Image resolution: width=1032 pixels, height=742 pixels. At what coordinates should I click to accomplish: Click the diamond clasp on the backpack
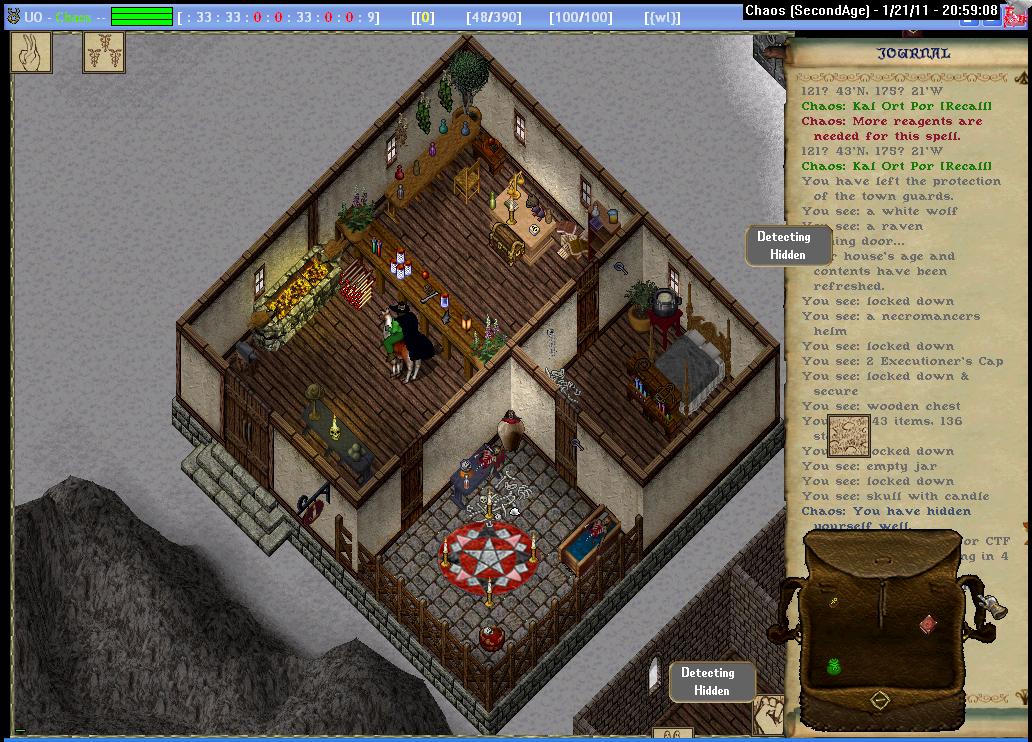pyautogui.click(x=880, y=700)
